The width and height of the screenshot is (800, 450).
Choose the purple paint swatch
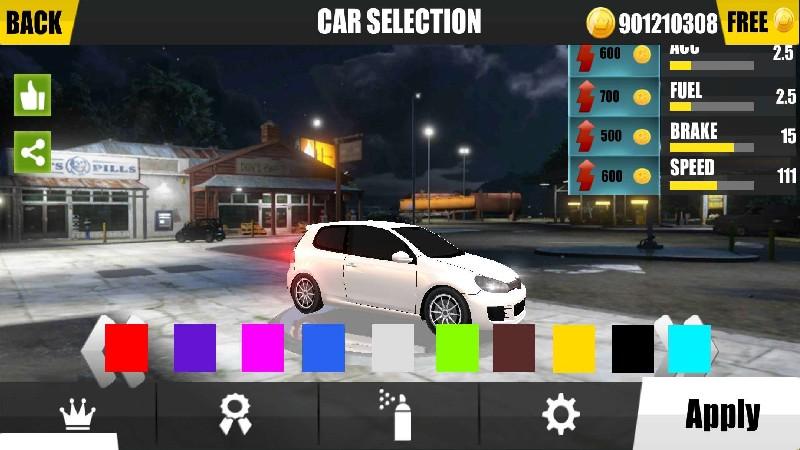click(195, 348)
